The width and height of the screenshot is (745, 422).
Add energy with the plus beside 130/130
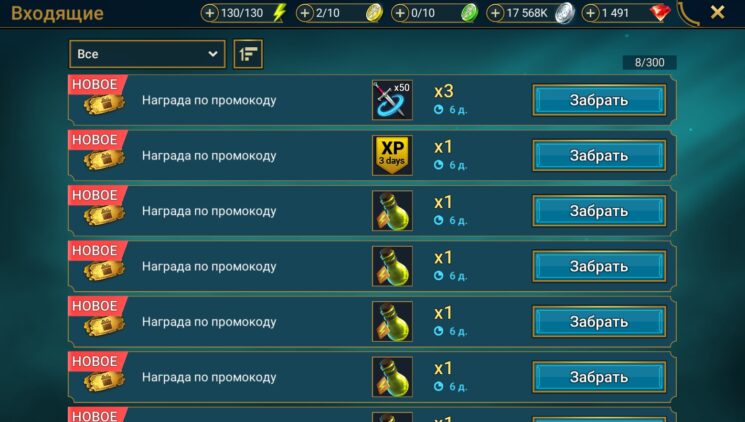(x=210, y=13)
